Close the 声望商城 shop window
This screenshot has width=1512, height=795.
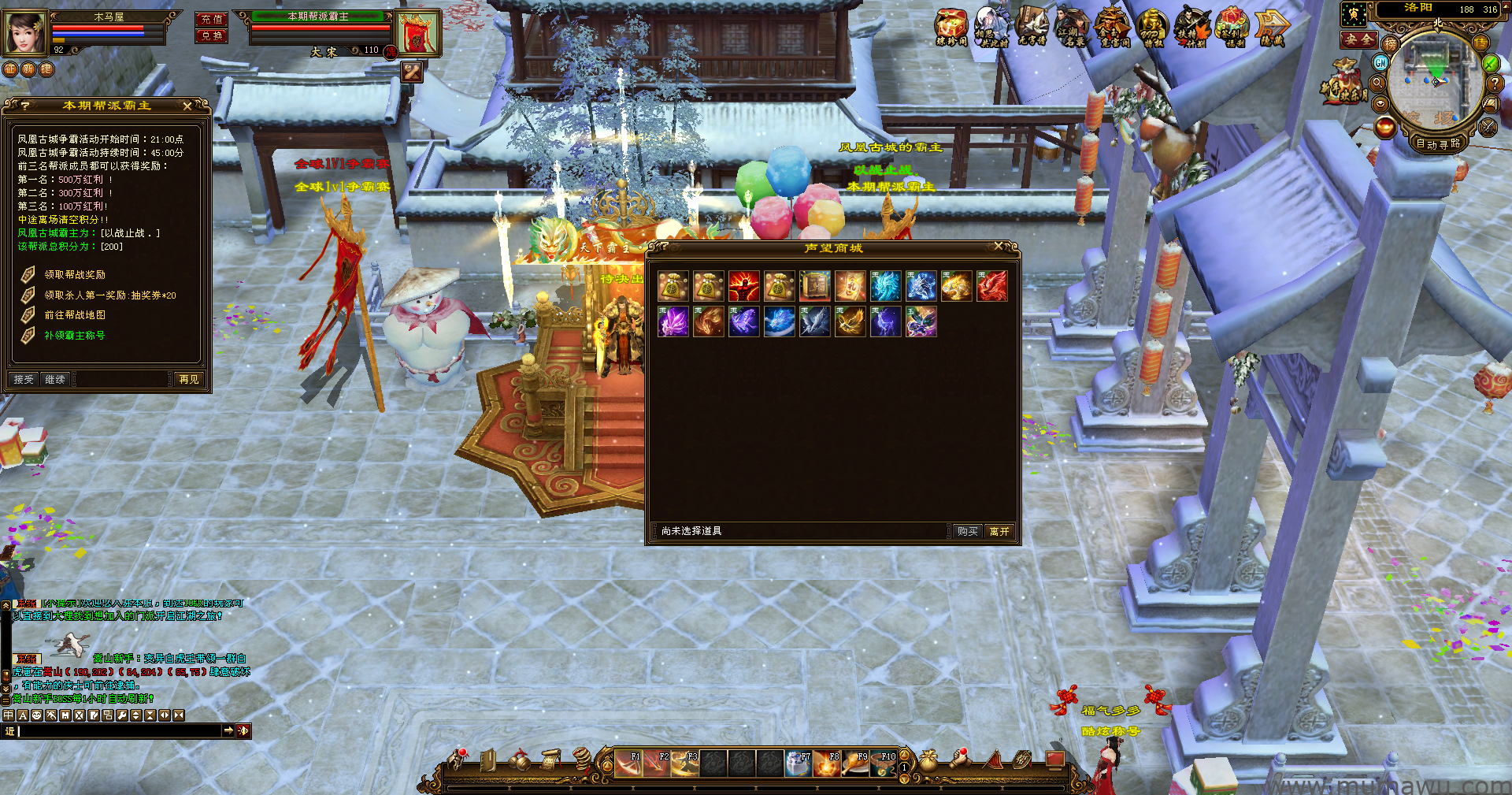[999, 247]
